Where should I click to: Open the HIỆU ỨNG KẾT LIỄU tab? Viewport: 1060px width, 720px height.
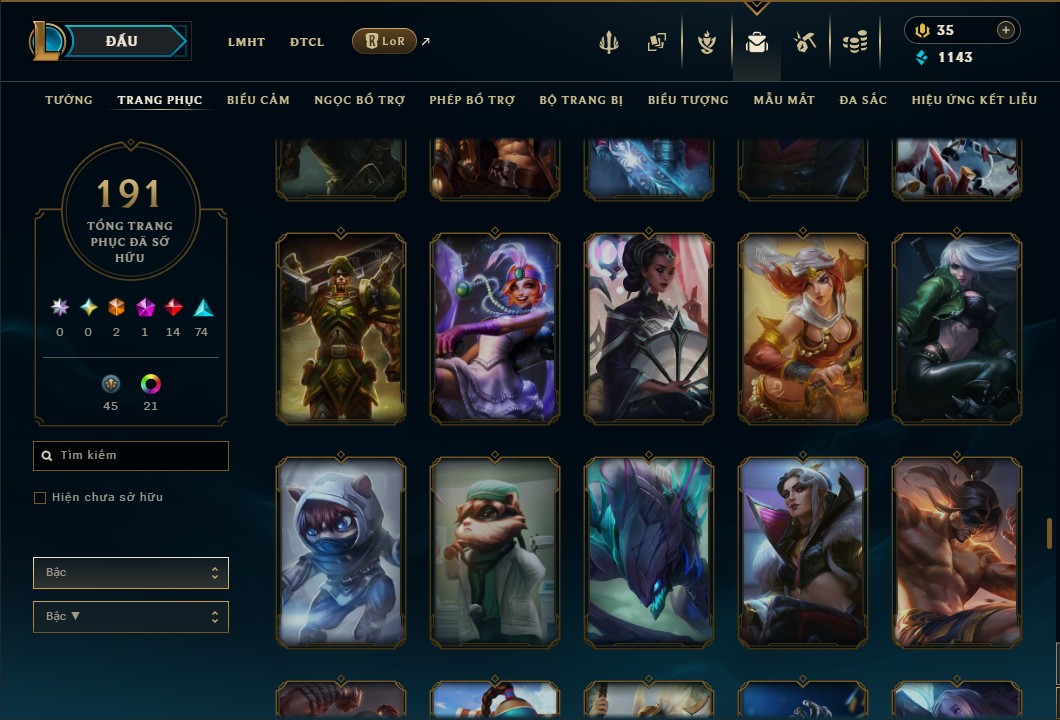pos(974,100)
